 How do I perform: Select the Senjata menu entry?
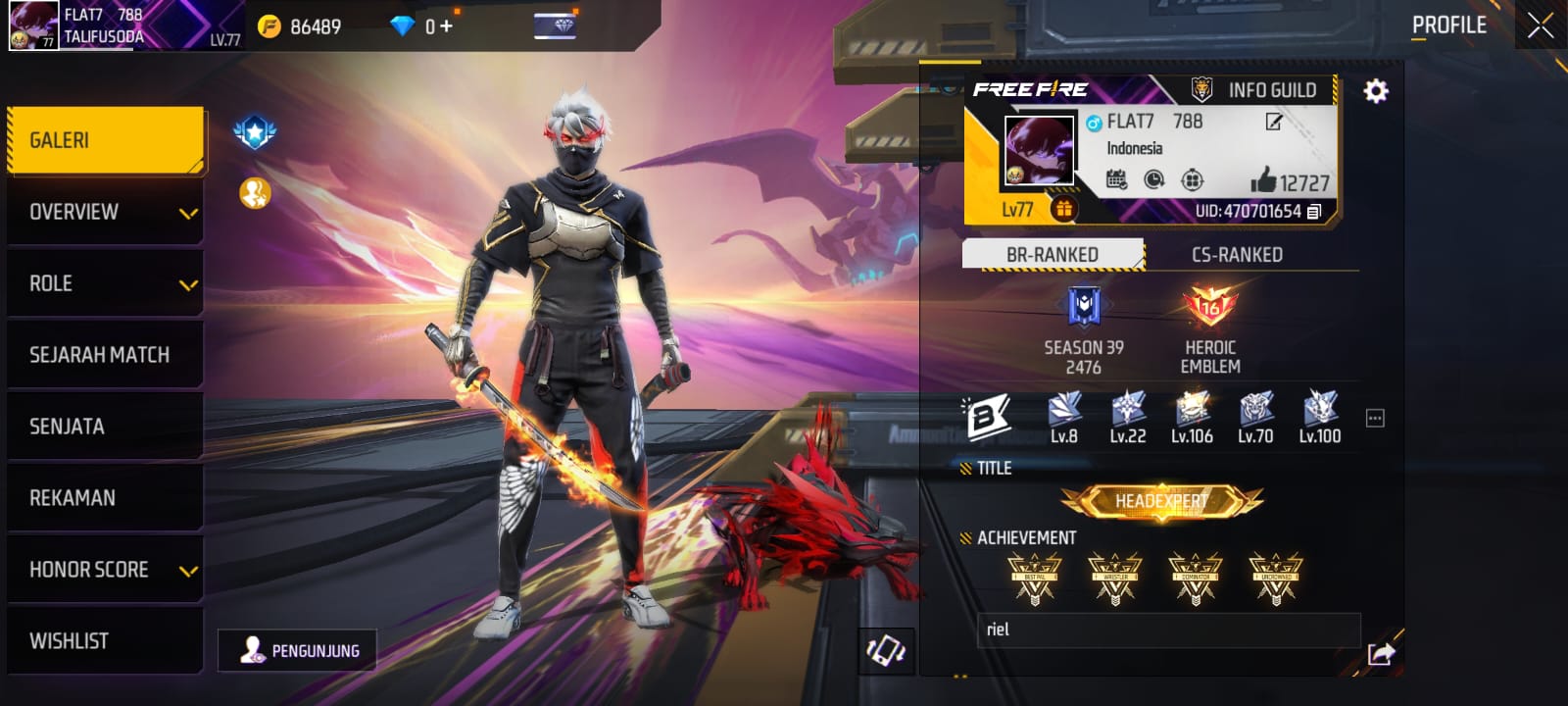106,427
